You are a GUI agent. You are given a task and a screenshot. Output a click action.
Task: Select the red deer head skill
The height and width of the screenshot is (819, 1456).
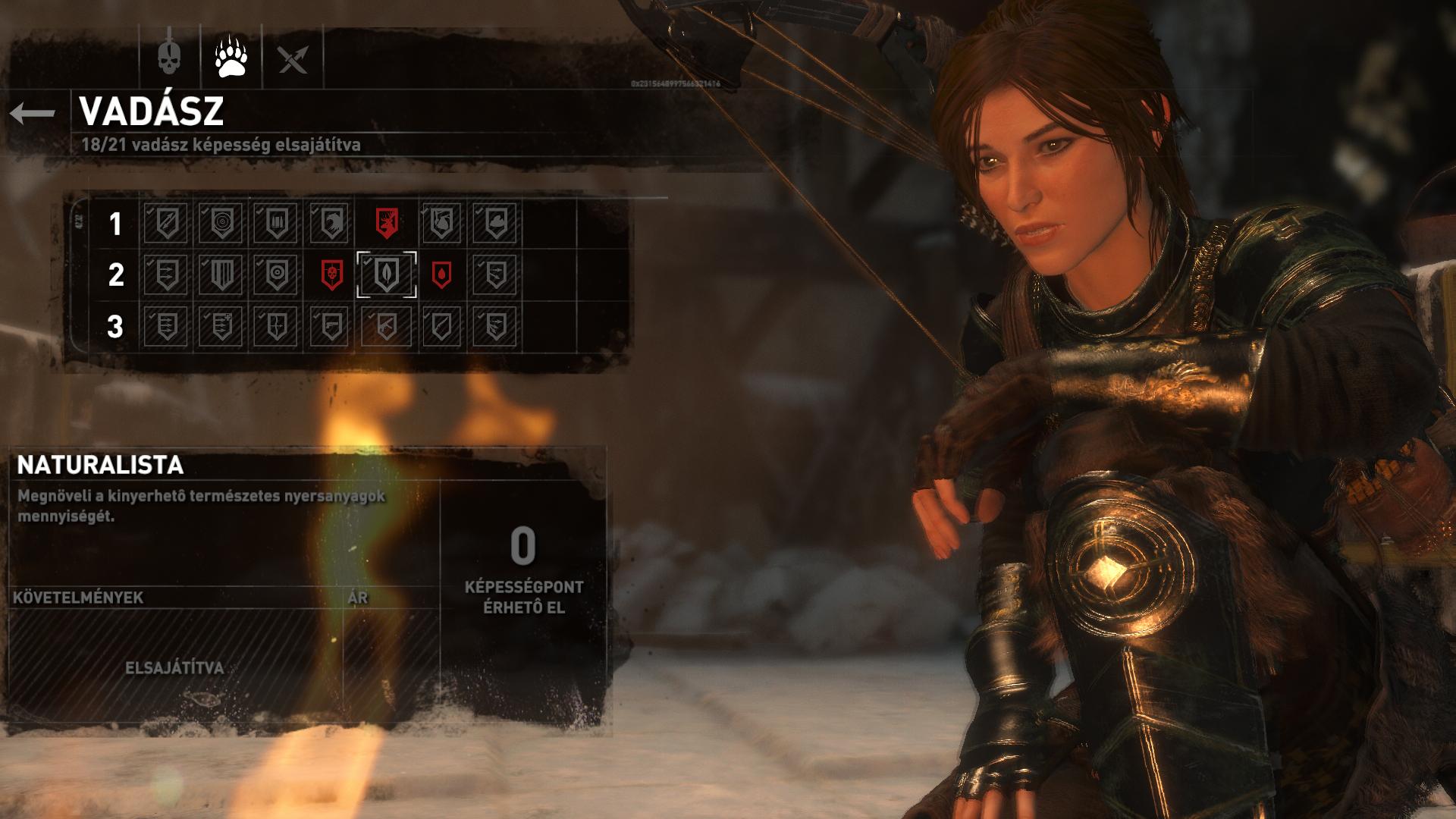(387, 223)
